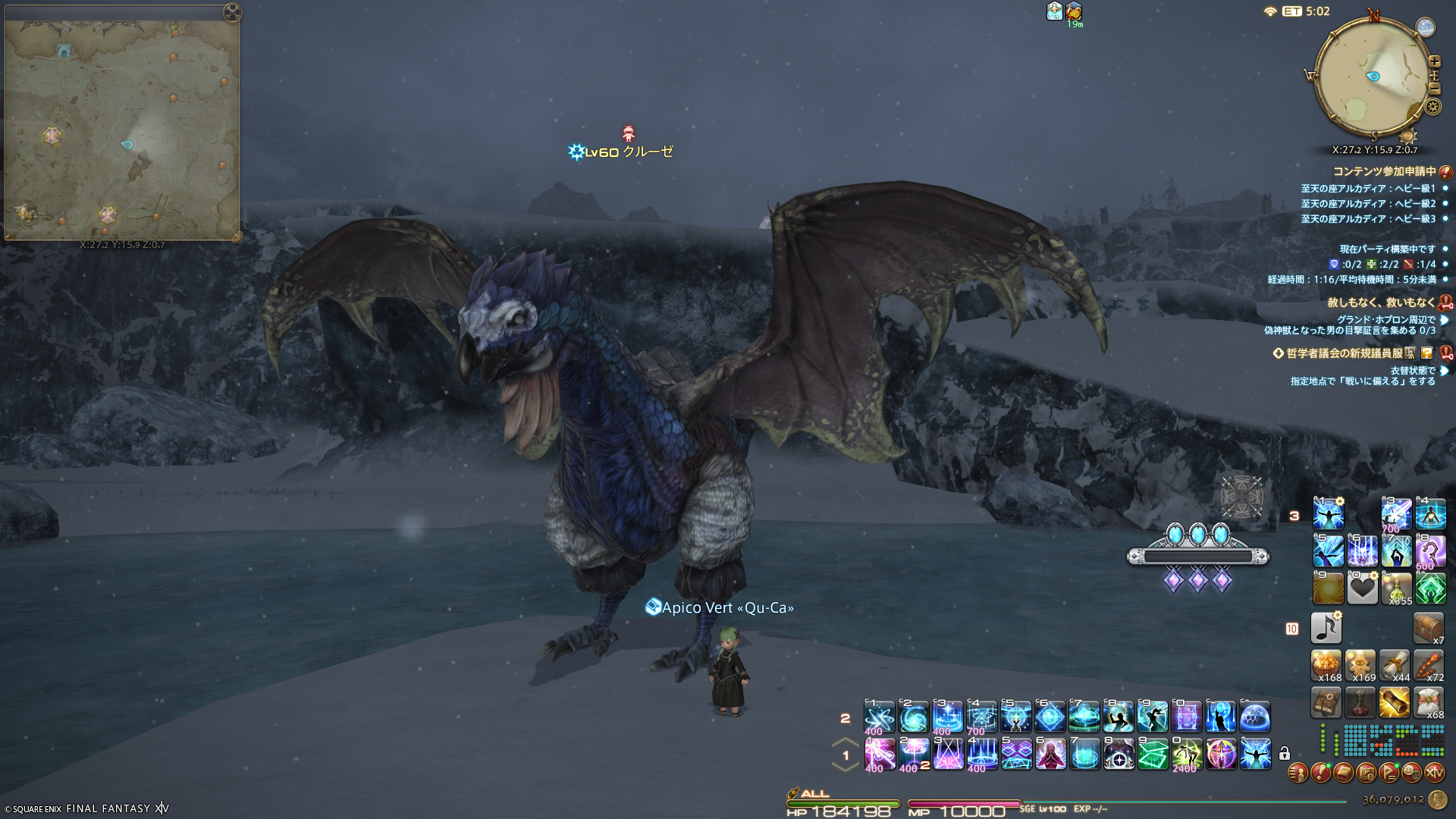This screenshot has height=819, width=1456.
Task: Select quest 赦しもなく、救いもなく in tracker
Action: click(x=1381, y=303)
